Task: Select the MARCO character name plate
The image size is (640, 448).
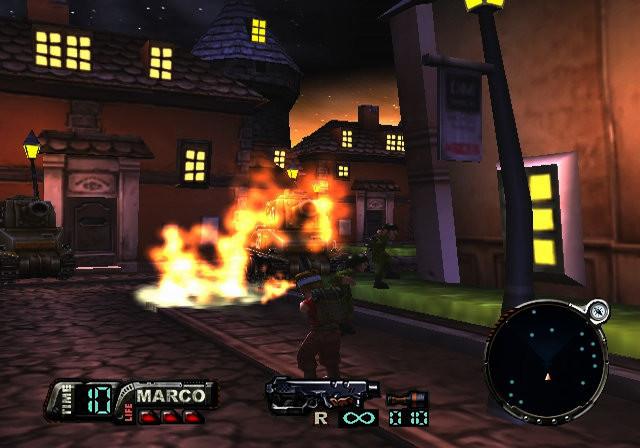Action: (x=169, y=394)
